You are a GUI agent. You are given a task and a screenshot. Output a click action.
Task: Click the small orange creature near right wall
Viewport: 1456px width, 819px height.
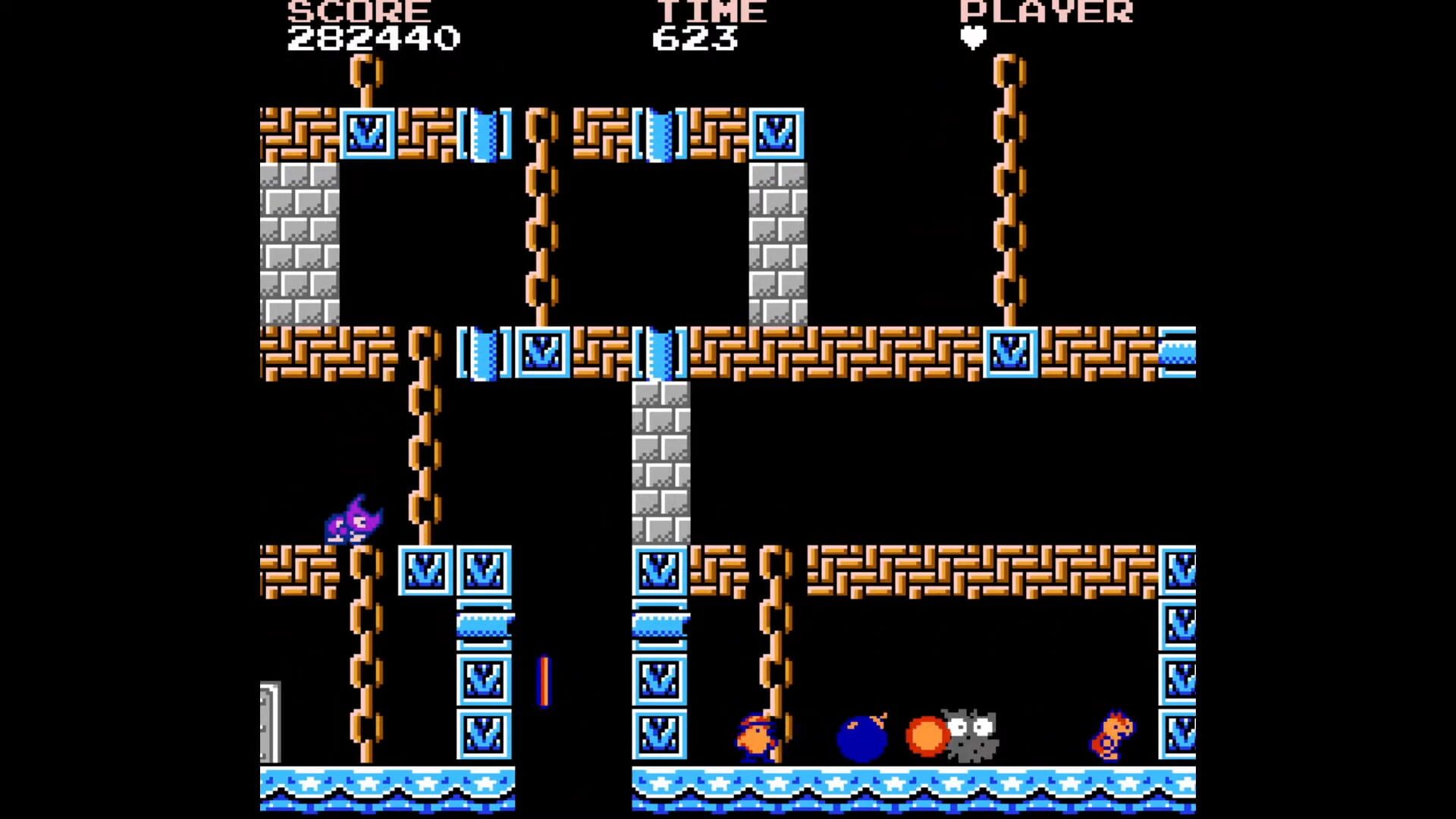click(1111, 732)
